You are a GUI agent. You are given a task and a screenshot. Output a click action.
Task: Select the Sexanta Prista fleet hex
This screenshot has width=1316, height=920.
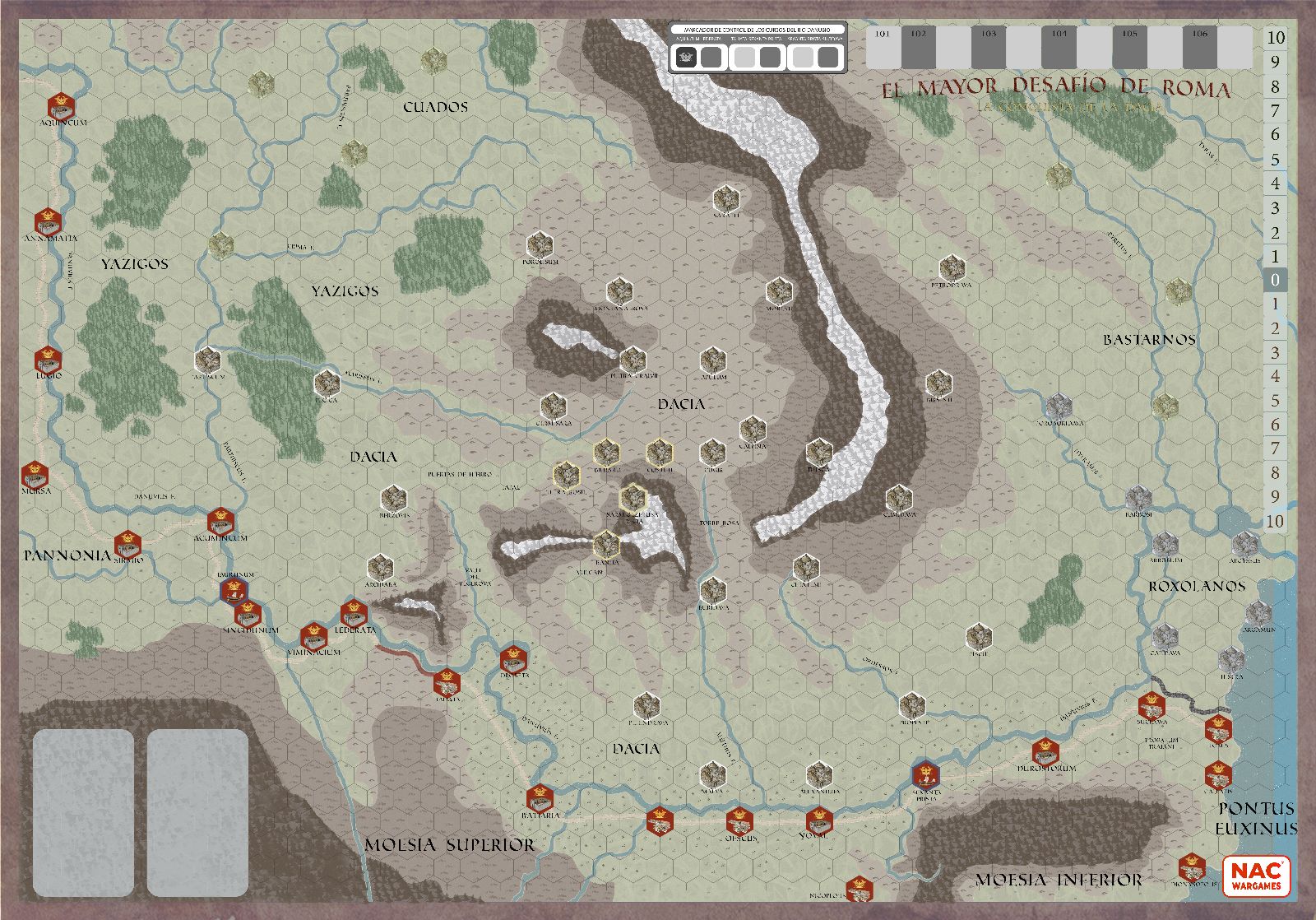coord(925,775)
